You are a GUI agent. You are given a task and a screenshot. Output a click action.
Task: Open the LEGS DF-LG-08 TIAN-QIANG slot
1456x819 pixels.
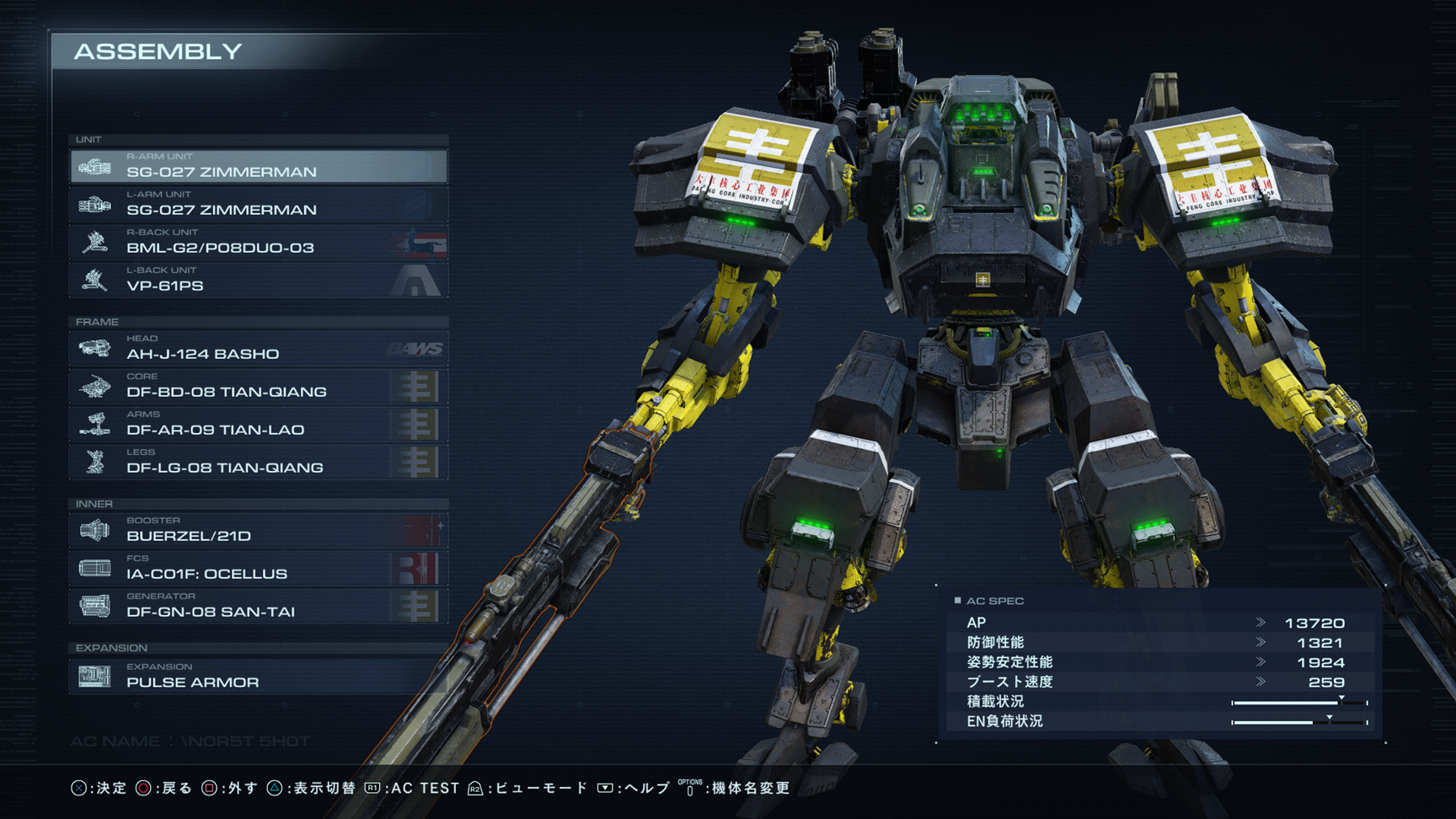[258, 462]
